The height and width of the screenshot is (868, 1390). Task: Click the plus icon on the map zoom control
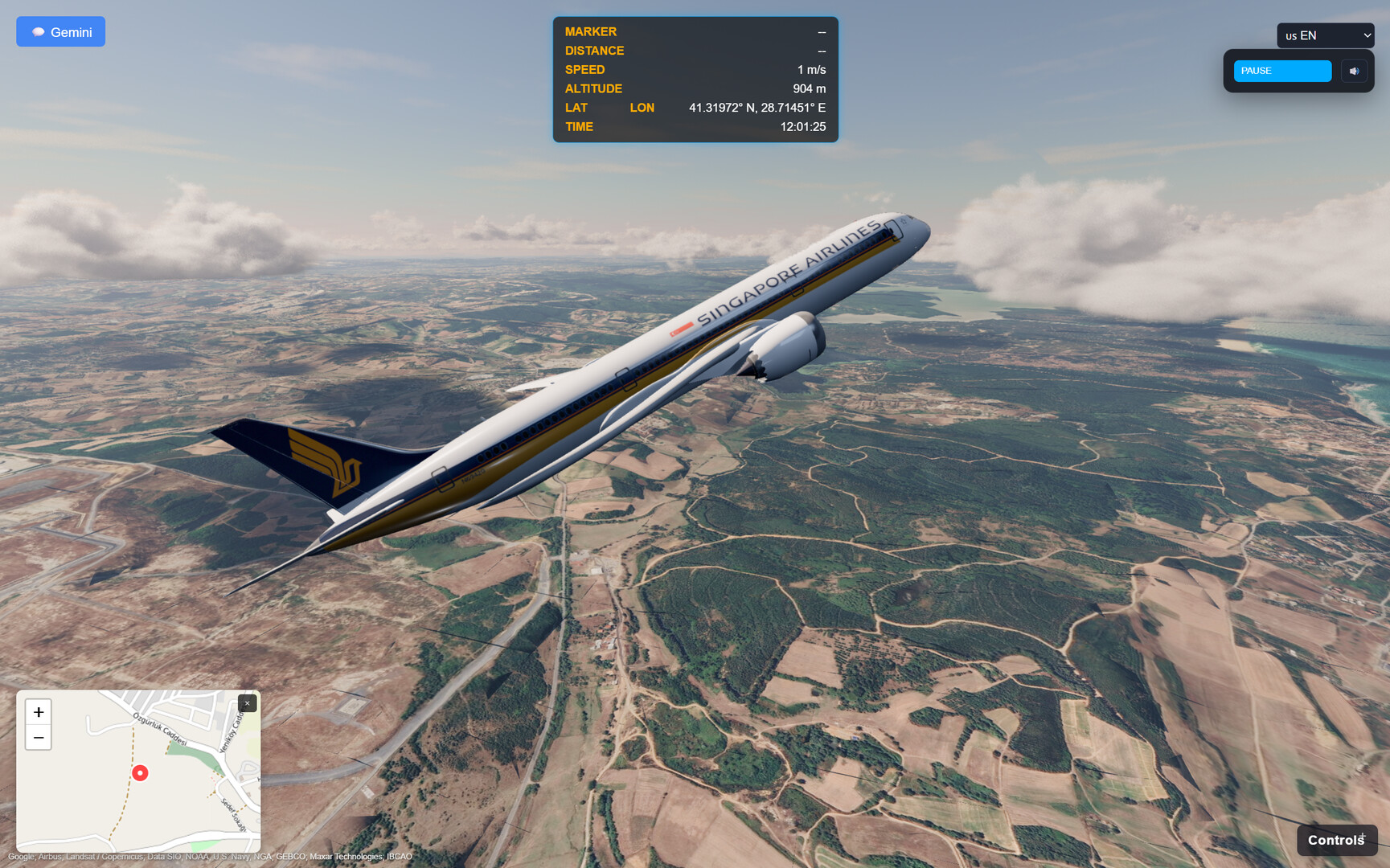click(38, 712)
